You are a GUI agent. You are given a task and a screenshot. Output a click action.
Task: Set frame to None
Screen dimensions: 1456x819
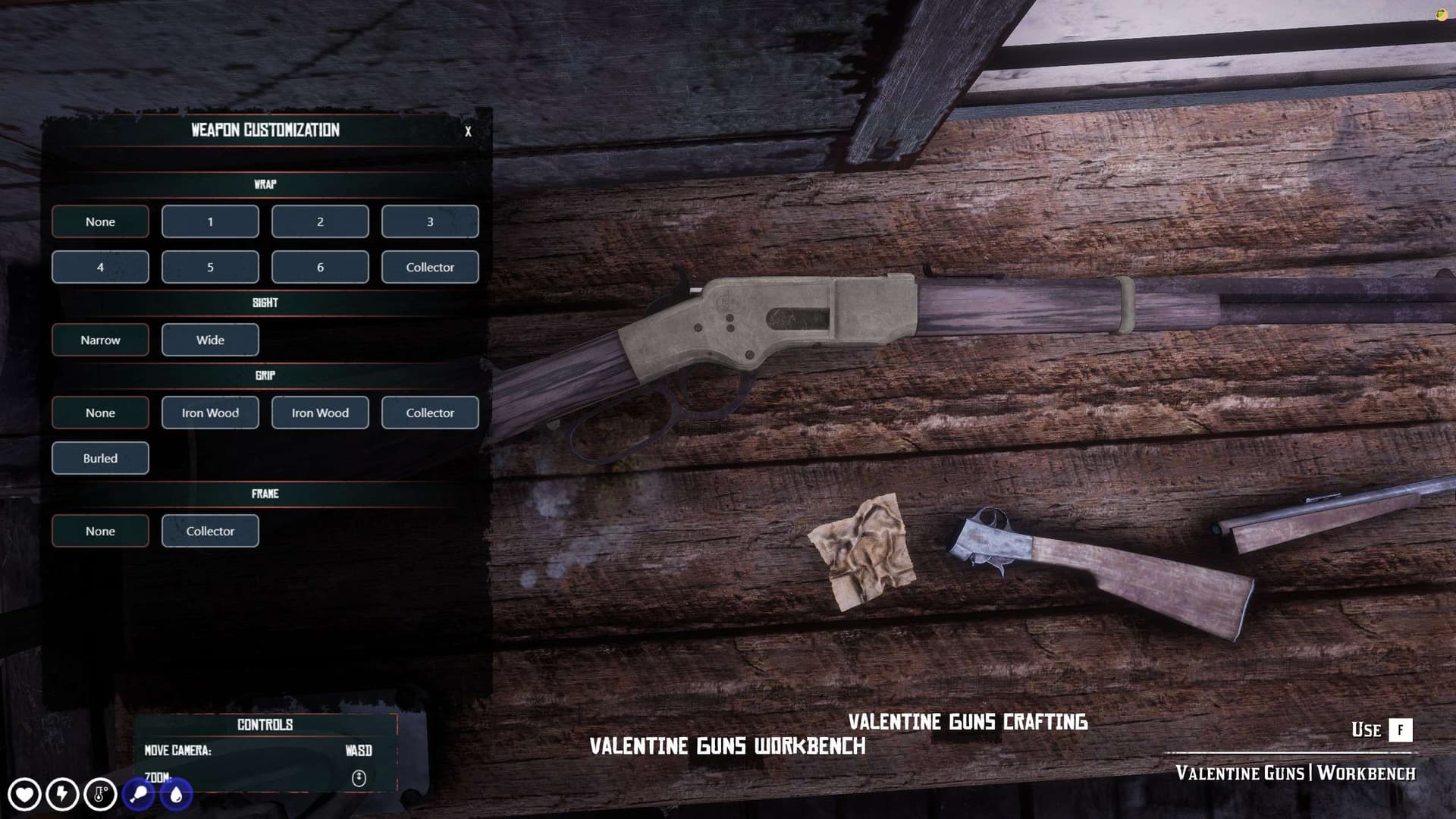100,531
